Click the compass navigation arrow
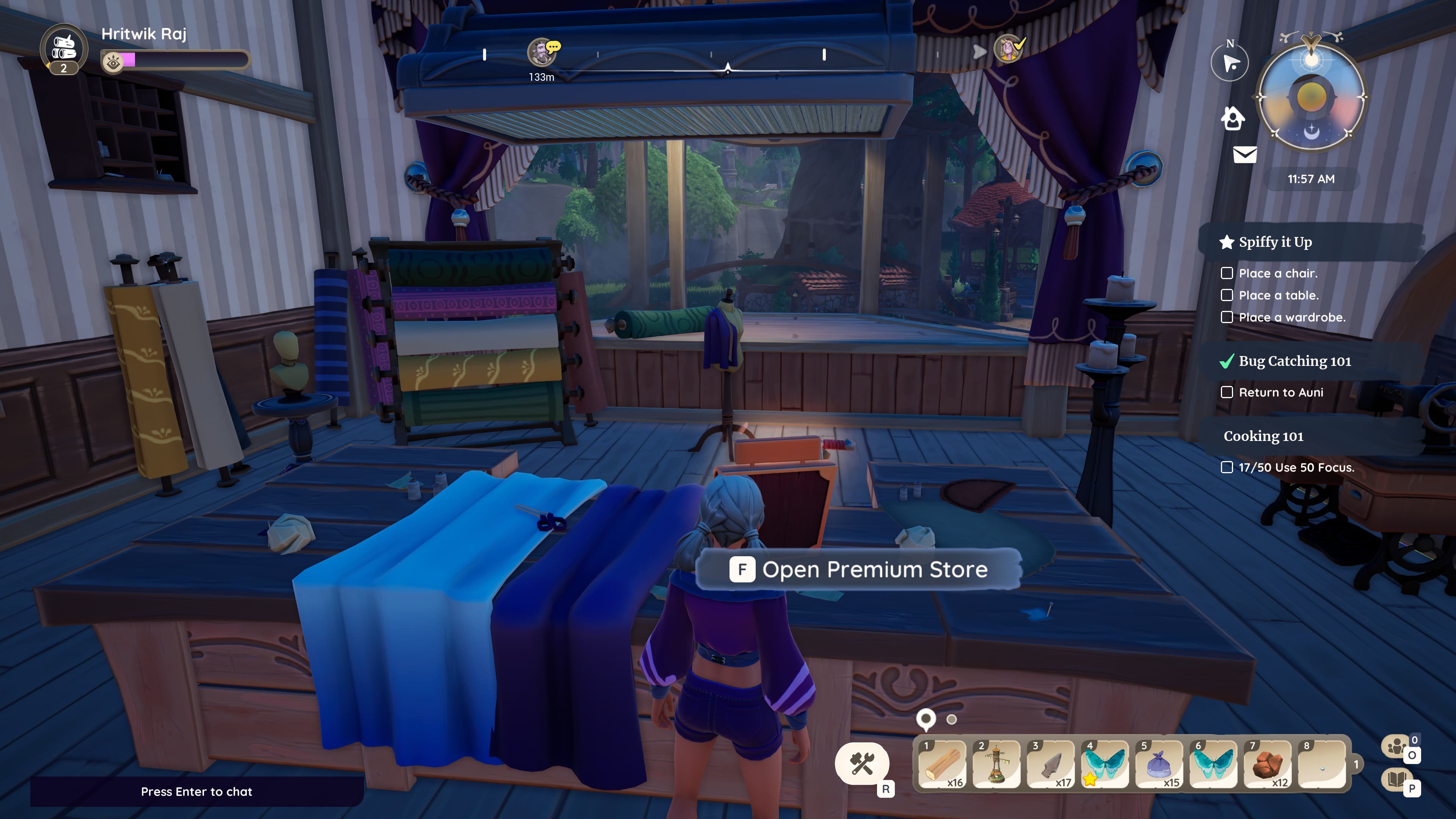 click(x=1229, y=62)
